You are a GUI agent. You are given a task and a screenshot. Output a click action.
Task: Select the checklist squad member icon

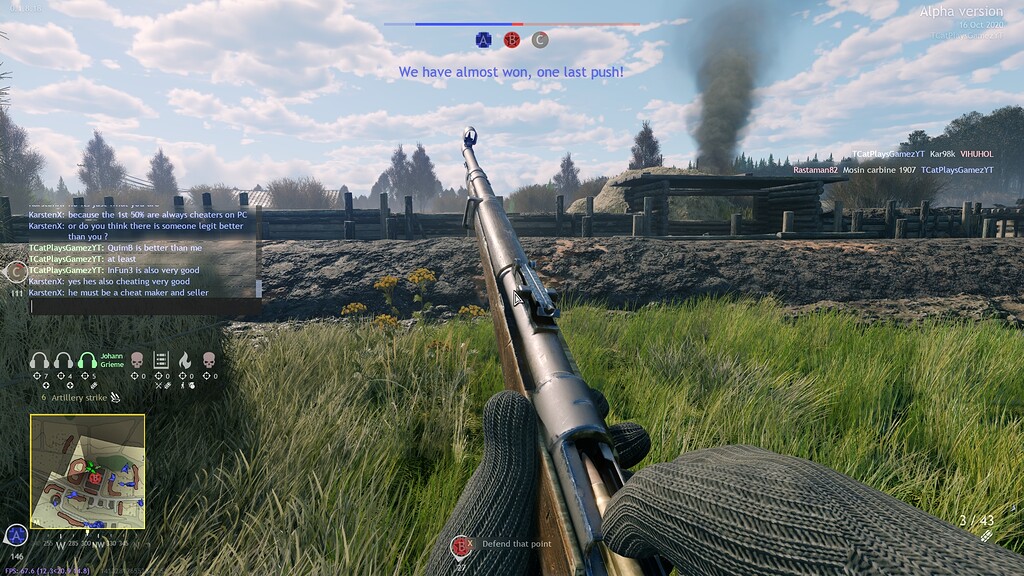point(161,360)
